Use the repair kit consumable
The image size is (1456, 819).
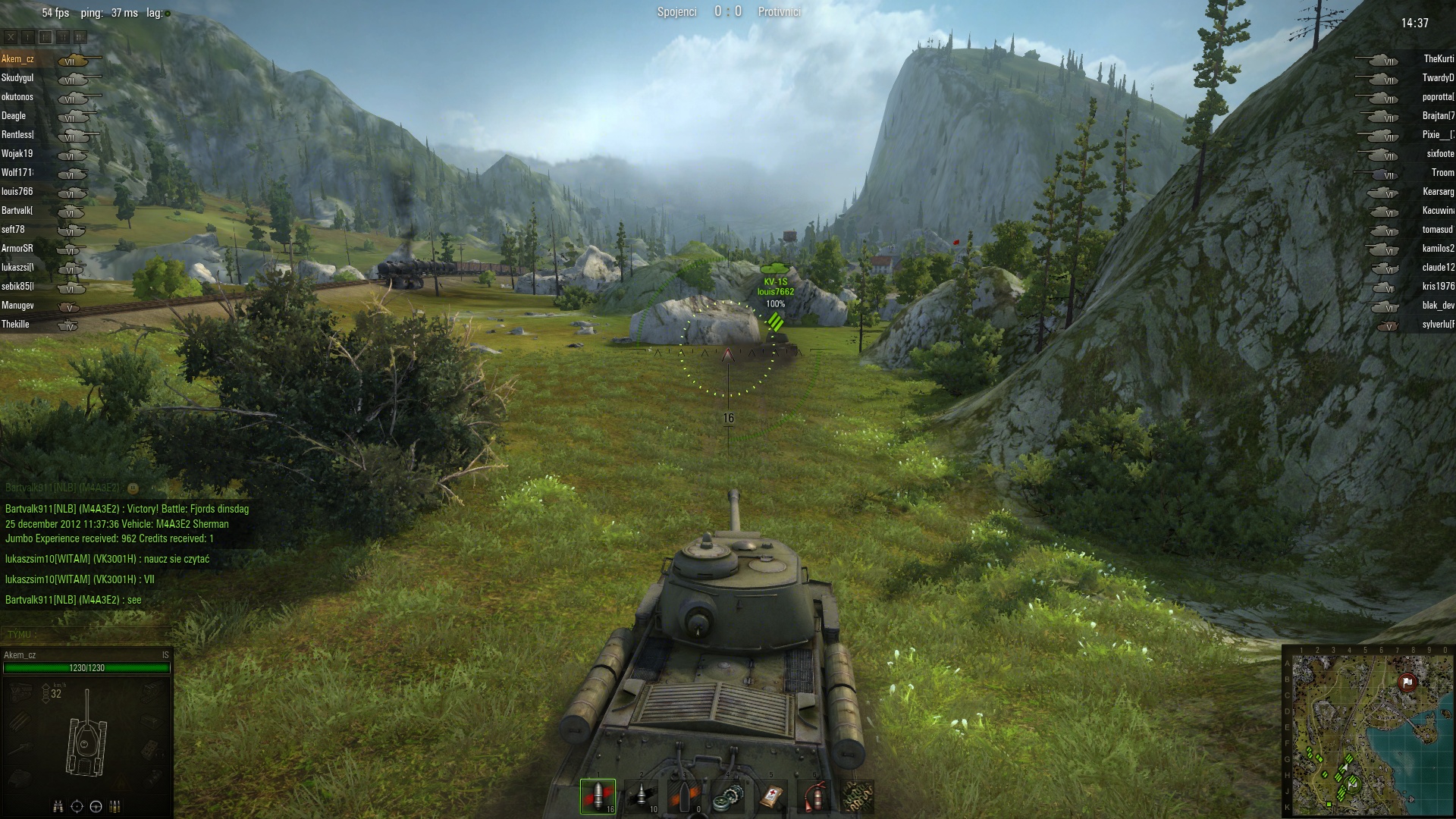click(729, 796)
